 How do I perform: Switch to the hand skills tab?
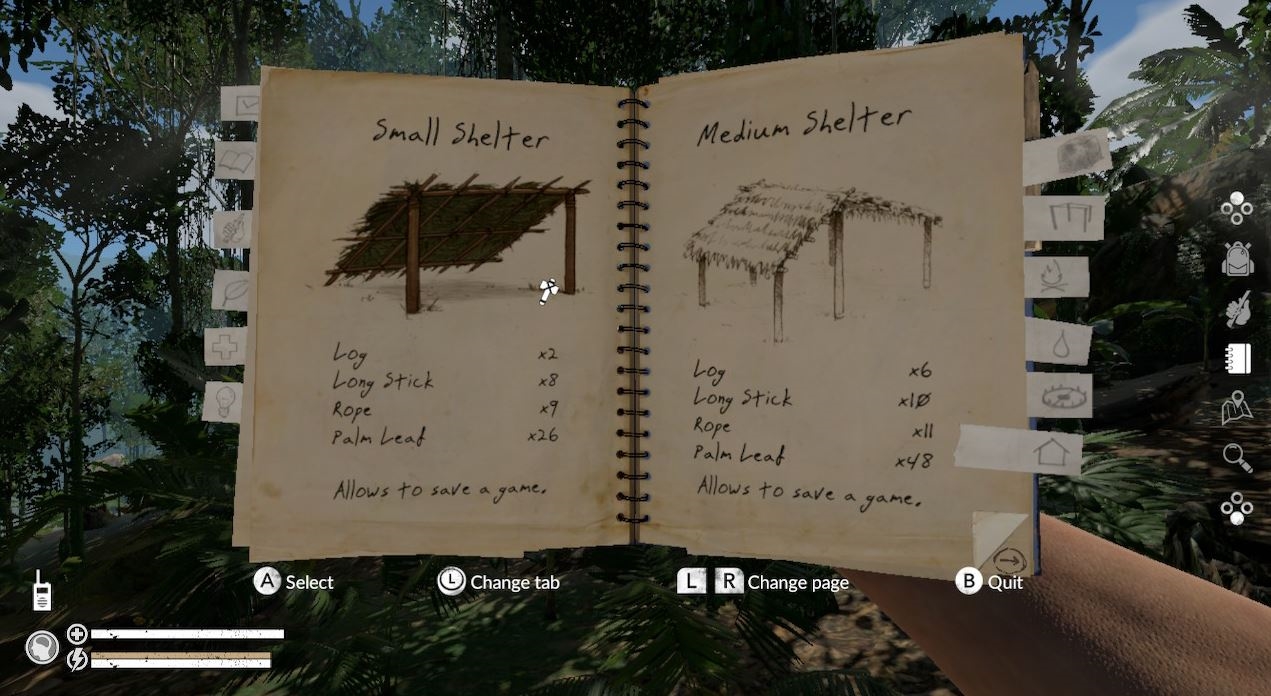(232, 229)
